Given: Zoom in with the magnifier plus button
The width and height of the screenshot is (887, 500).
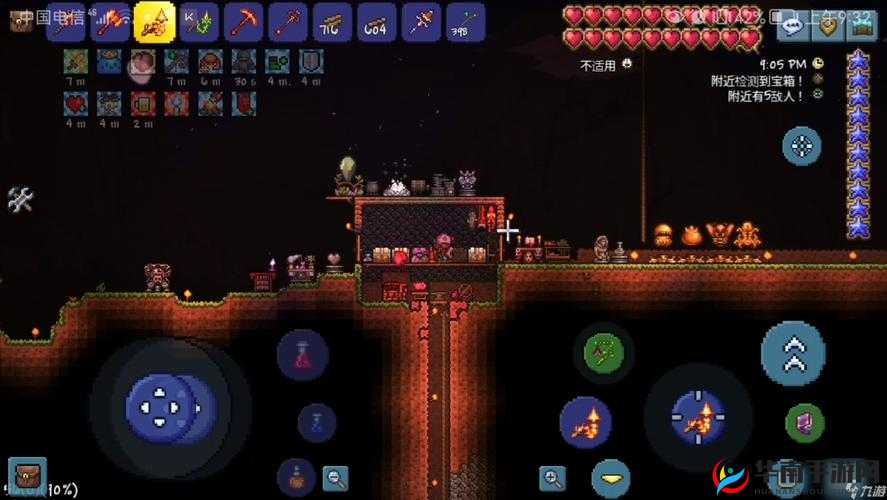Looking at the screenshot, I should (551, 477).
